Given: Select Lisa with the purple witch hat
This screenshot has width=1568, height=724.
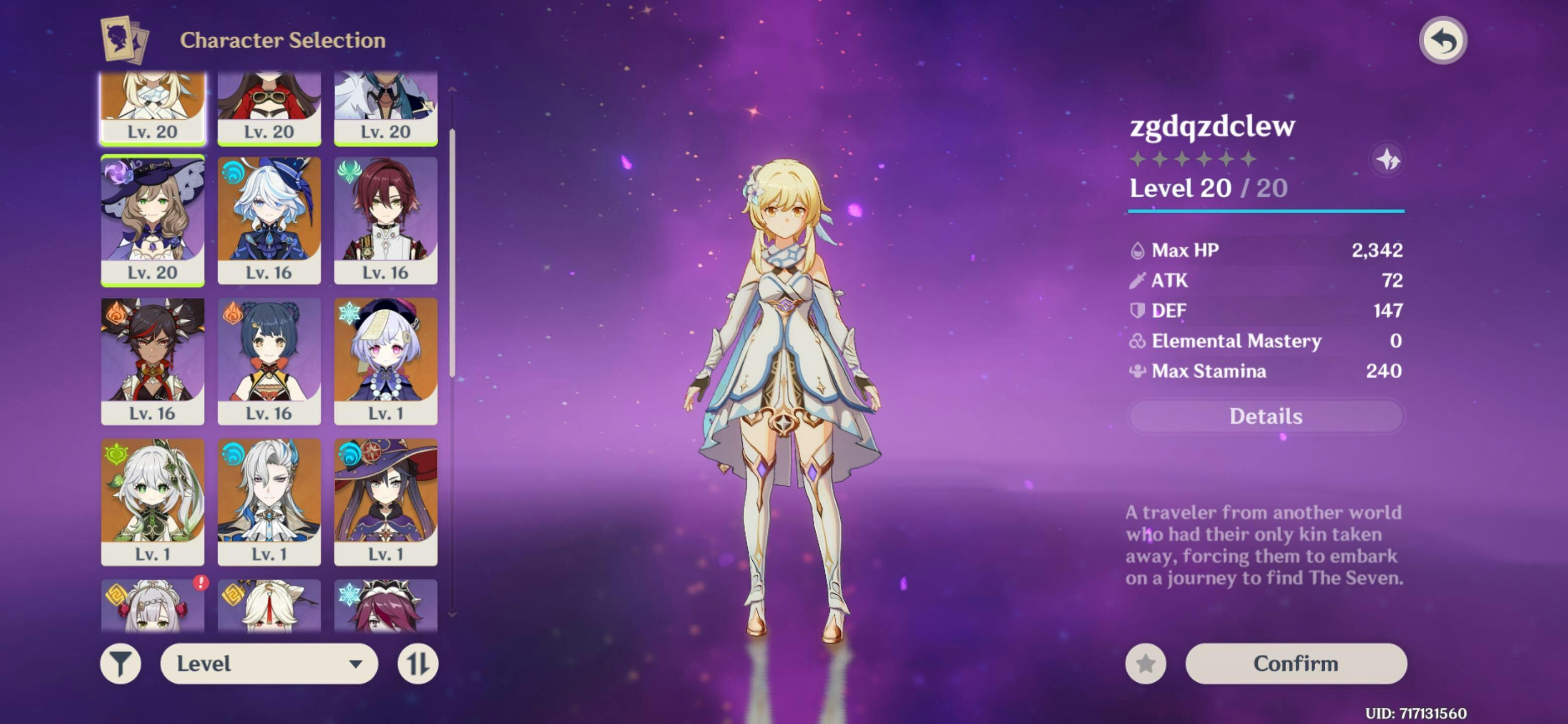Looking at the screenshot, I should click(152, 219).
